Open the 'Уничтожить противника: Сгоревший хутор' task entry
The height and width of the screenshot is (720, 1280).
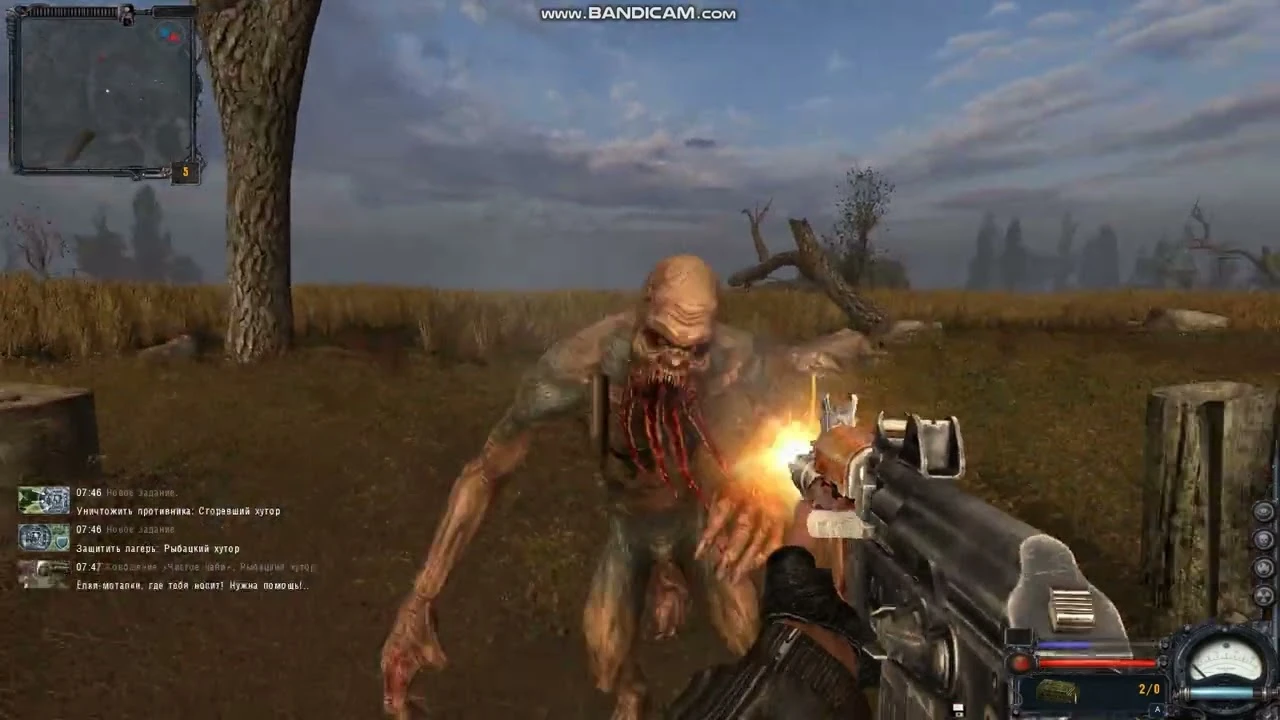click(180, 510)
